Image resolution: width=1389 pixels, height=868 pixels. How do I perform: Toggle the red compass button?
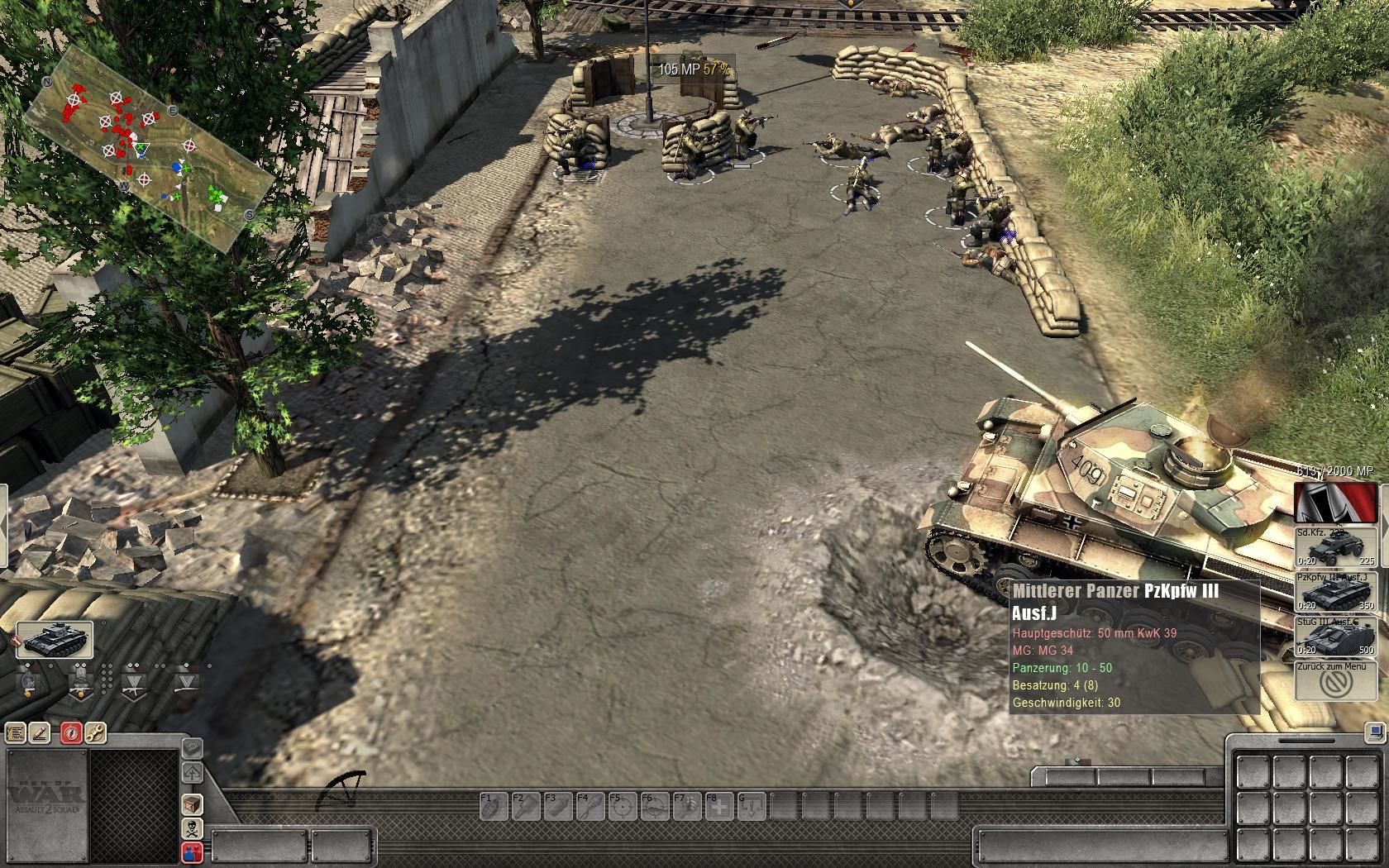71,732
